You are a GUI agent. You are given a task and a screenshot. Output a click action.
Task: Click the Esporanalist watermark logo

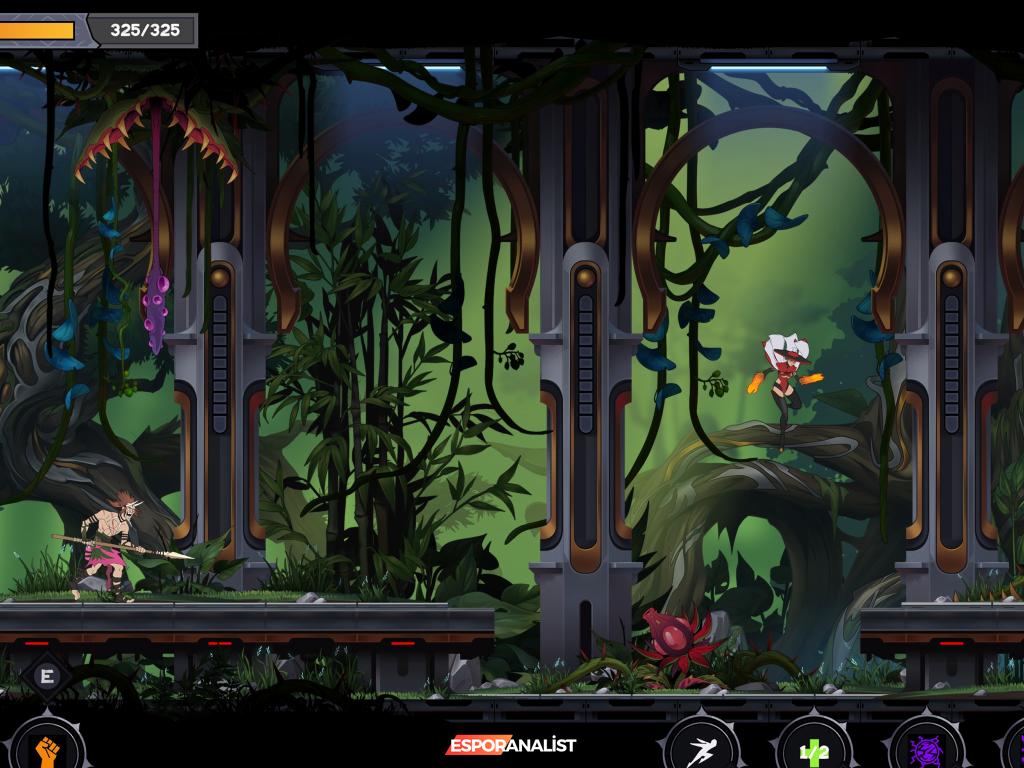coord(511,745)
